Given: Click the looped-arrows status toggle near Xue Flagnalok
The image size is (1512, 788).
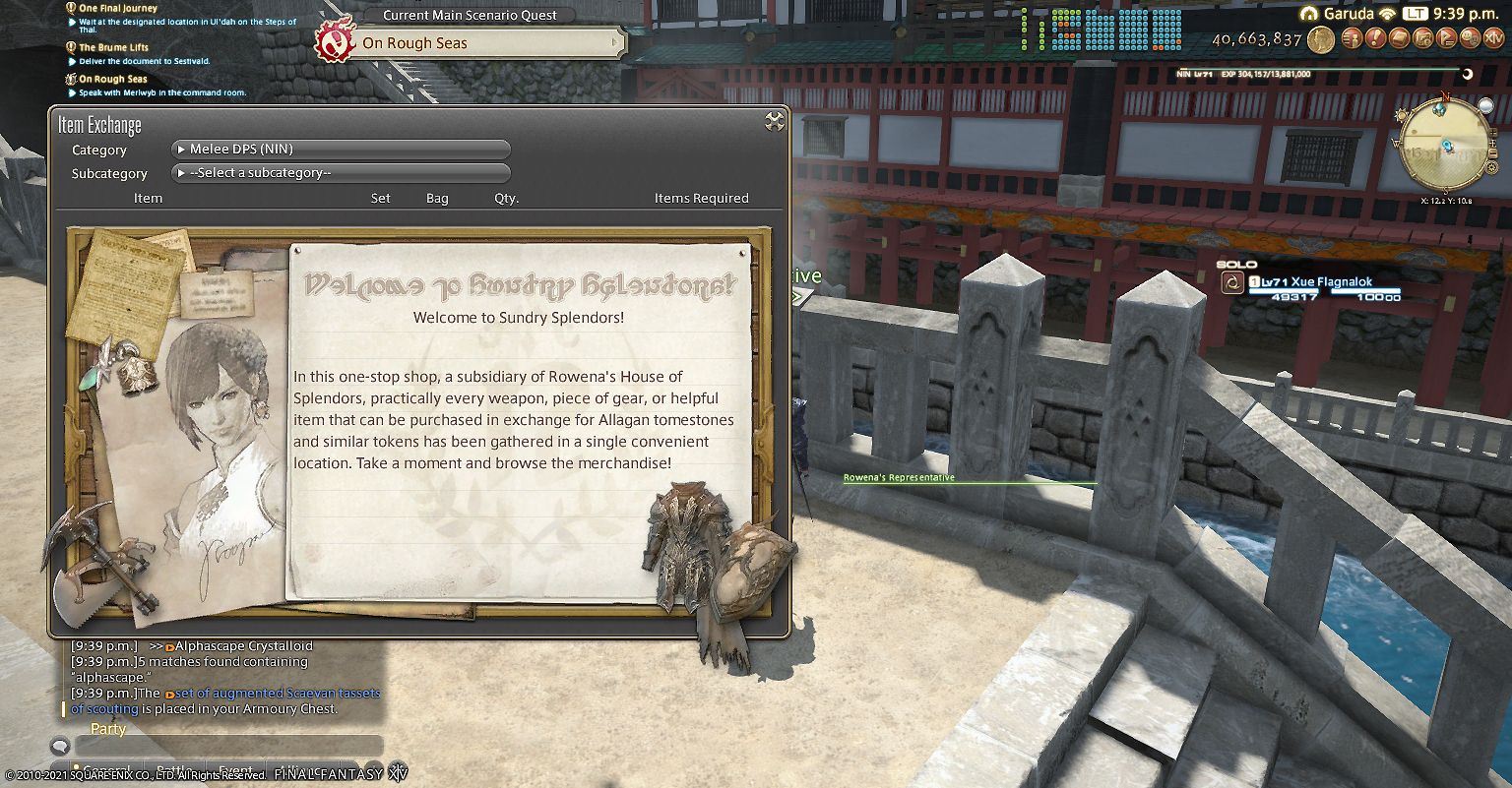Looking at the screenshot, I should coord(1232,282).
